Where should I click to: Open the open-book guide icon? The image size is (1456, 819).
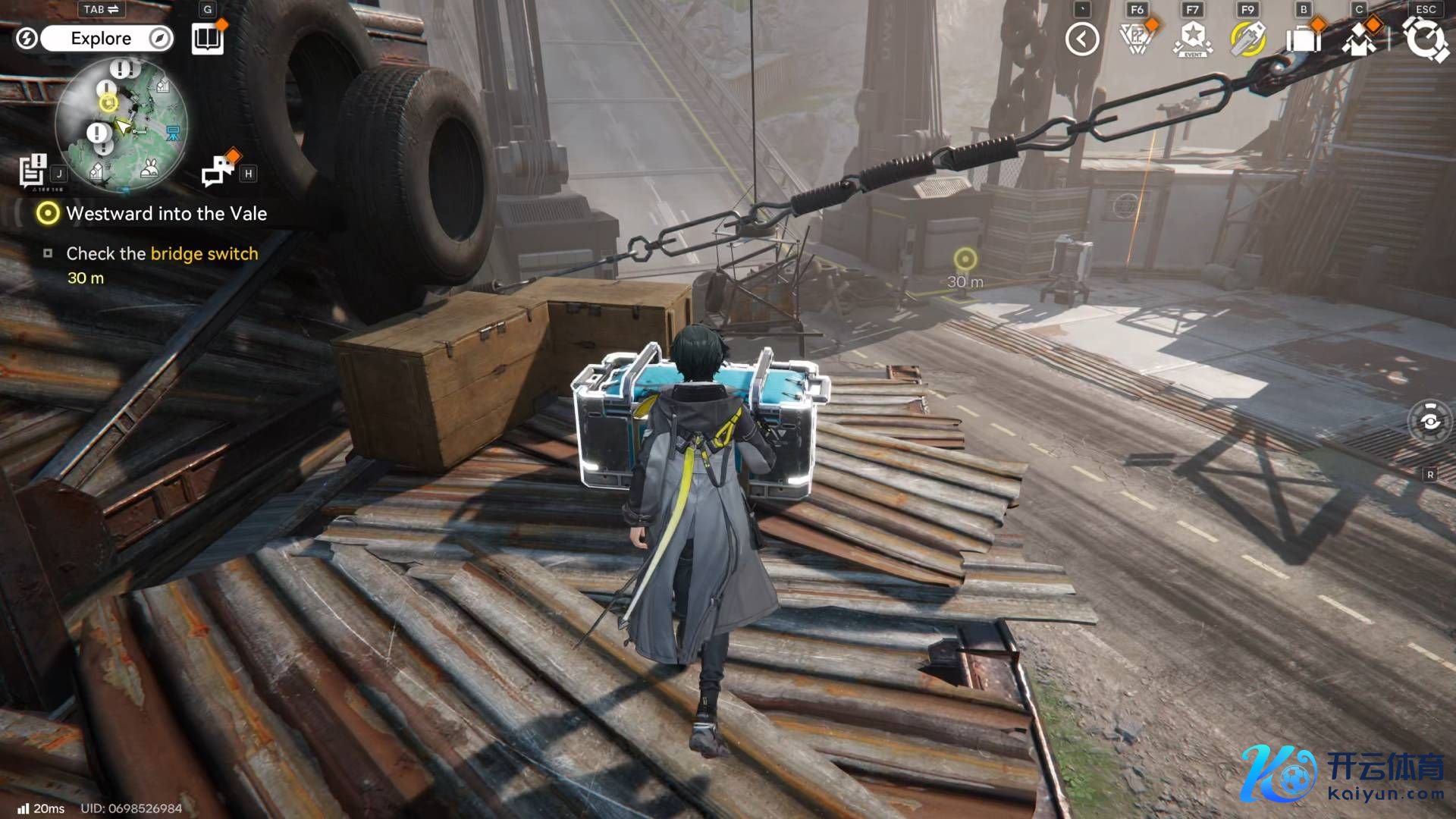coord(207,39)
